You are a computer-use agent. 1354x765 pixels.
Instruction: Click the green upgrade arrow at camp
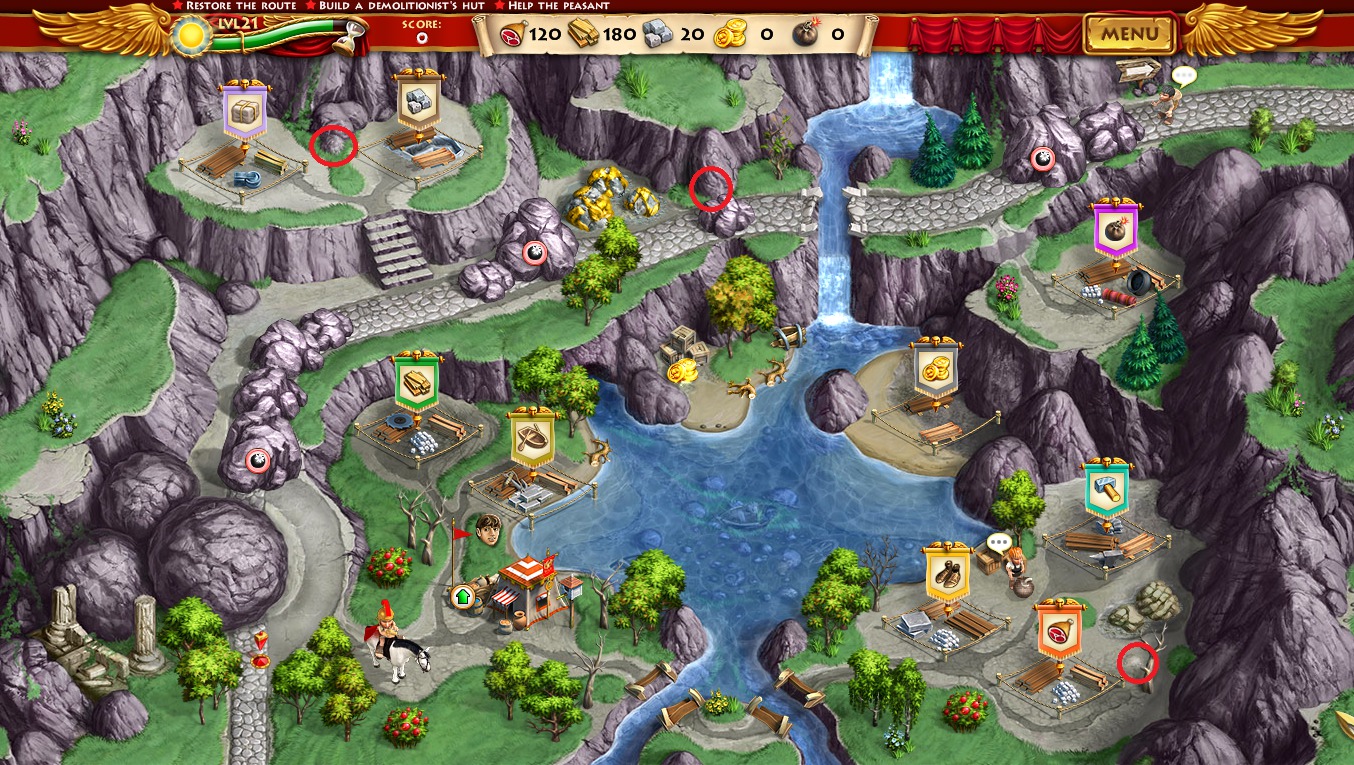tap(462, 597)
